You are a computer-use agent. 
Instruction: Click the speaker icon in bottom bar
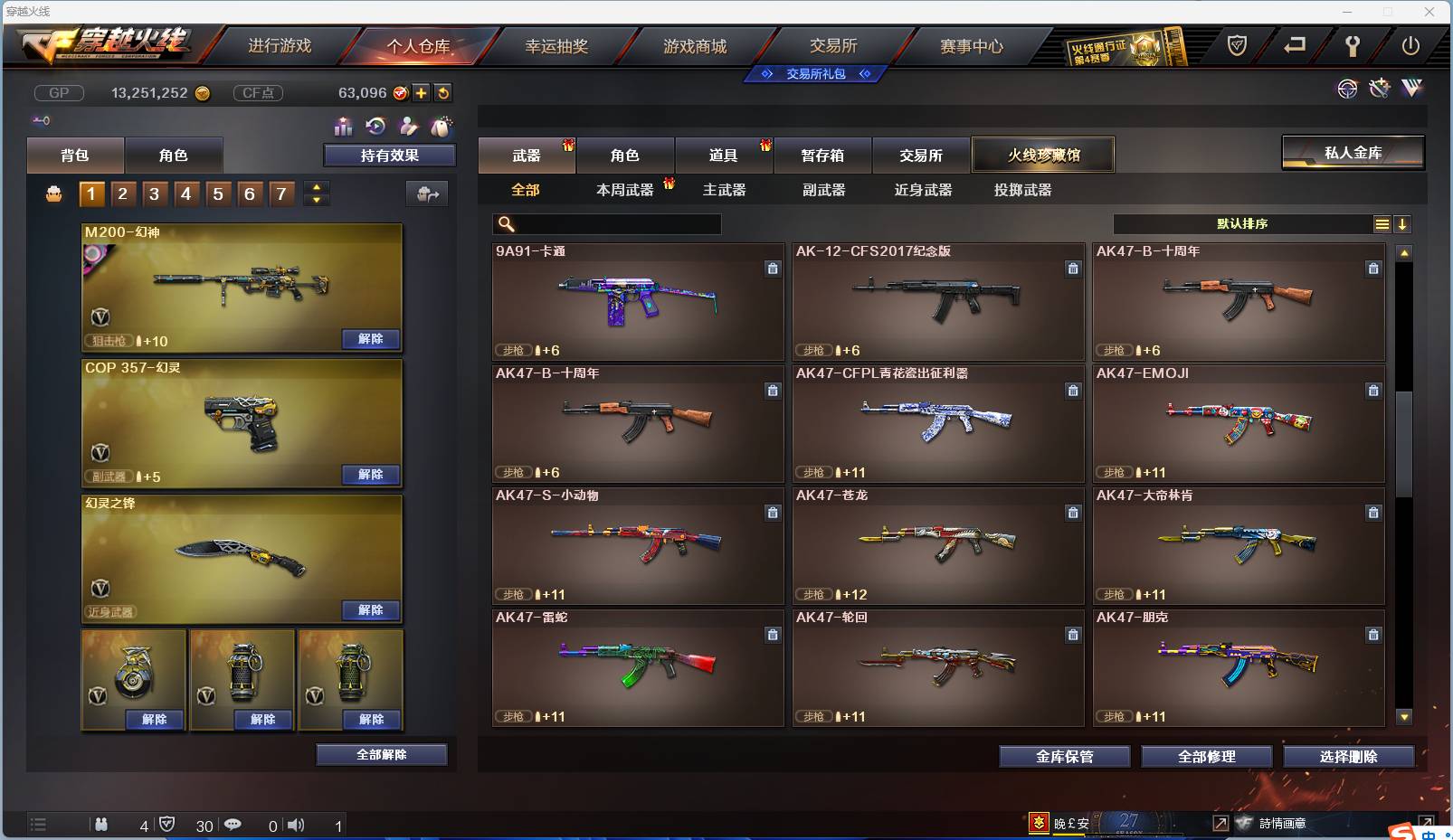pos(296,825)
